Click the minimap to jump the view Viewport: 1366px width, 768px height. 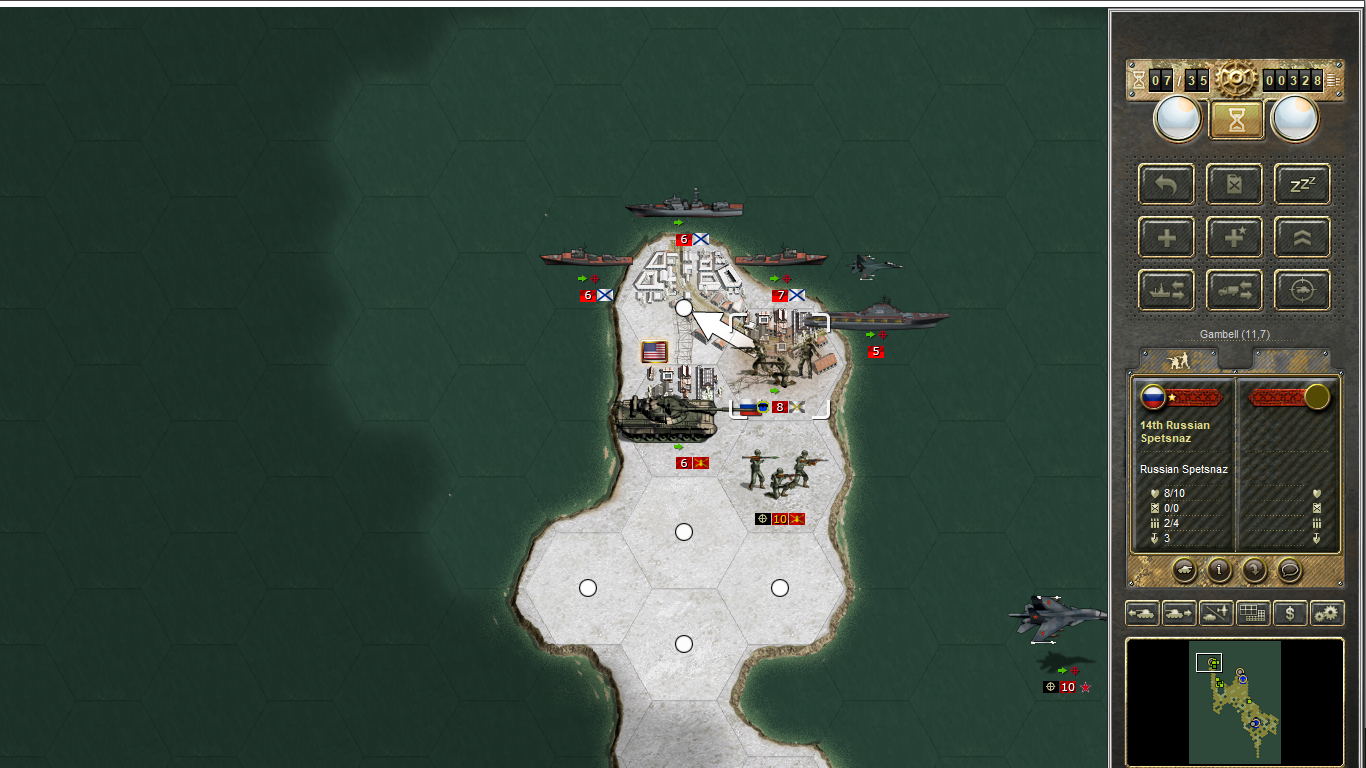pyautogui.click(x=1235, y=702)
